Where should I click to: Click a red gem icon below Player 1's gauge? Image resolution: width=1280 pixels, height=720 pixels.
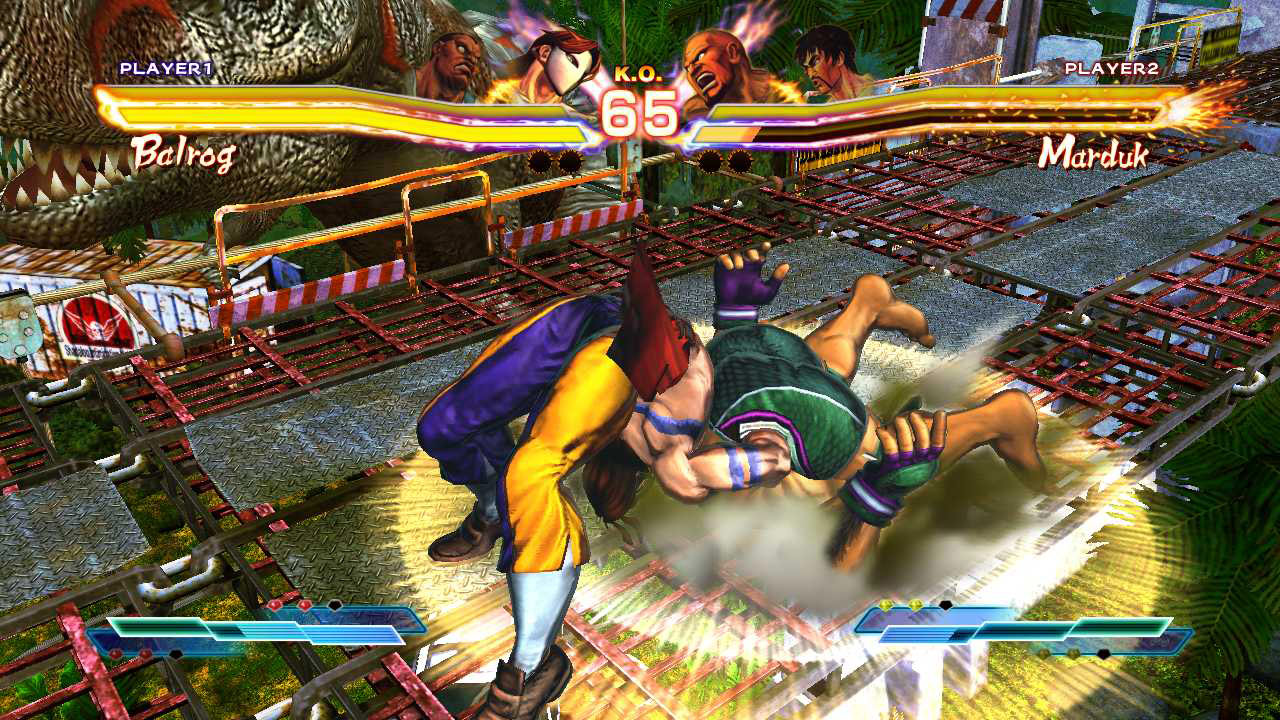[x=113, y=653]
